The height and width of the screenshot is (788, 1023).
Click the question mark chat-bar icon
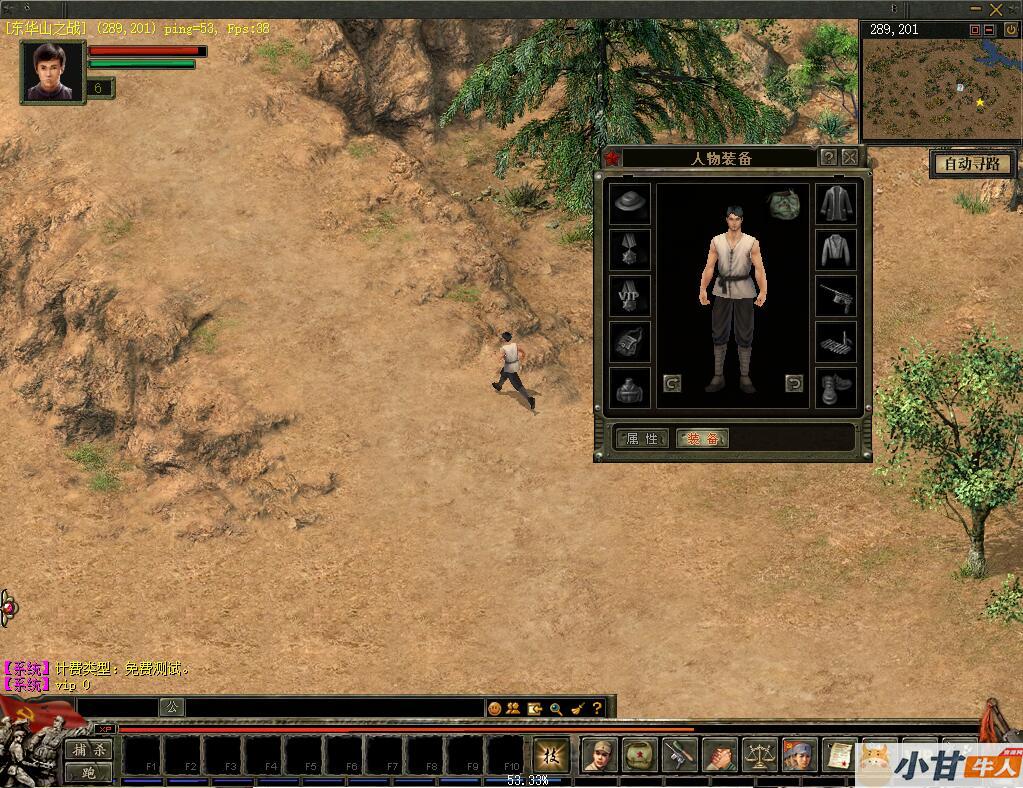pos(597,708)
